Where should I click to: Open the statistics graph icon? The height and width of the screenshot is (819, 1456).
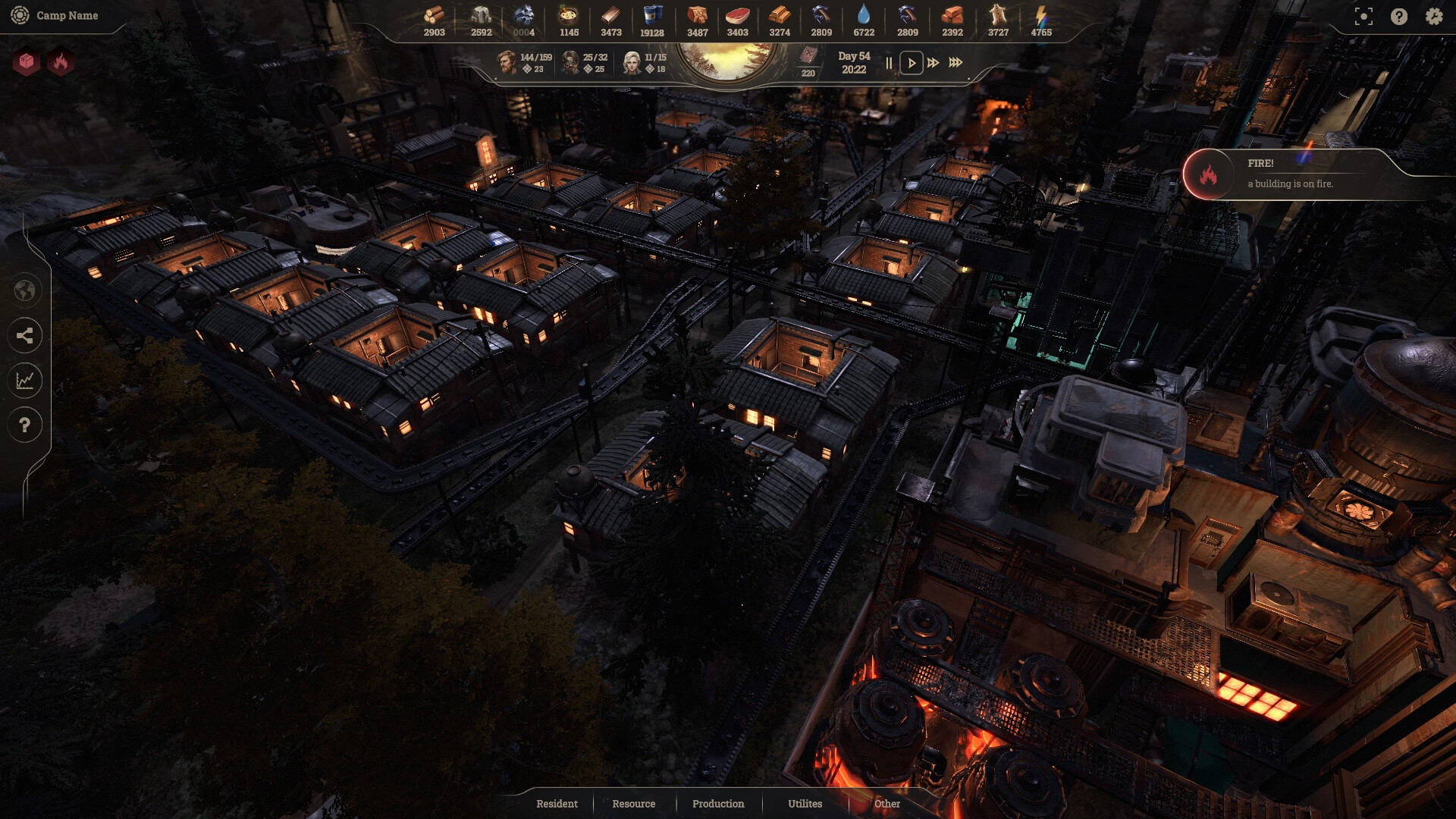click(25, 381)
